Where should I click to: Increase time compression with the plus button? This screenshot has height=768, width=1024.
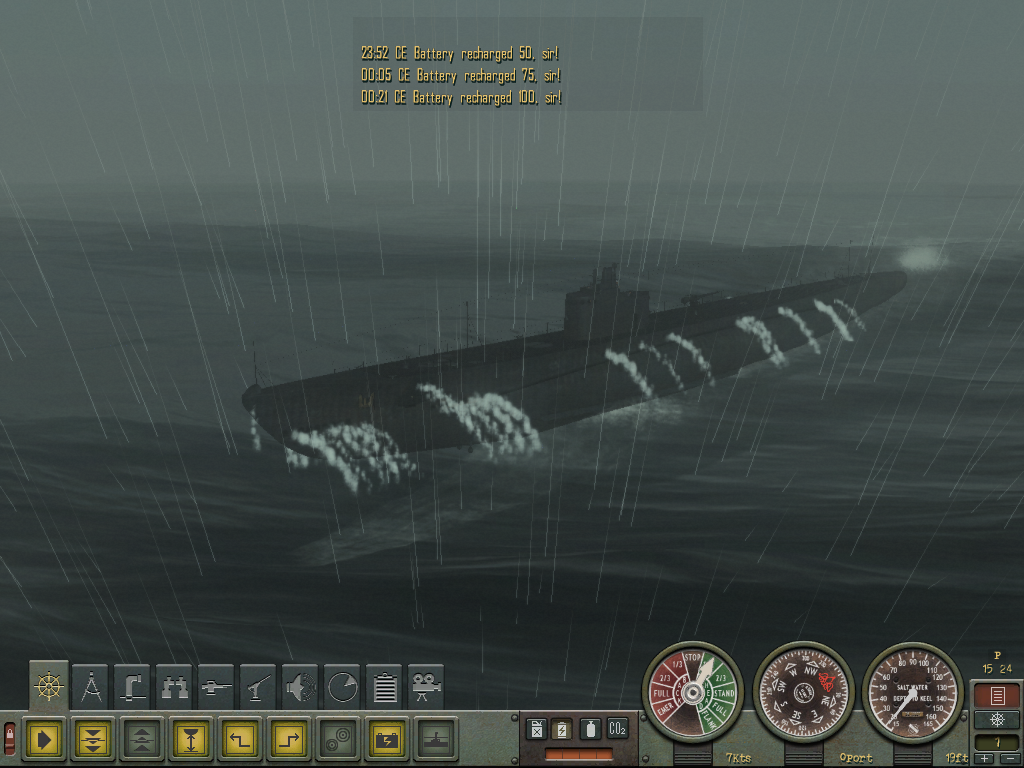click(984, 760)
